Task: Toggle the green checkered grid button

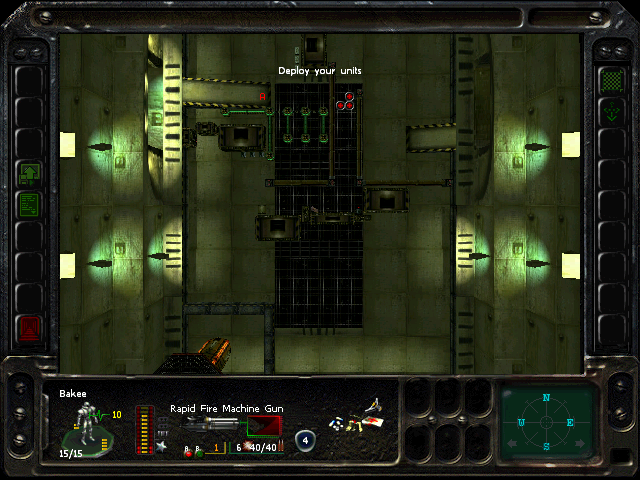Action: click(609, 80)
